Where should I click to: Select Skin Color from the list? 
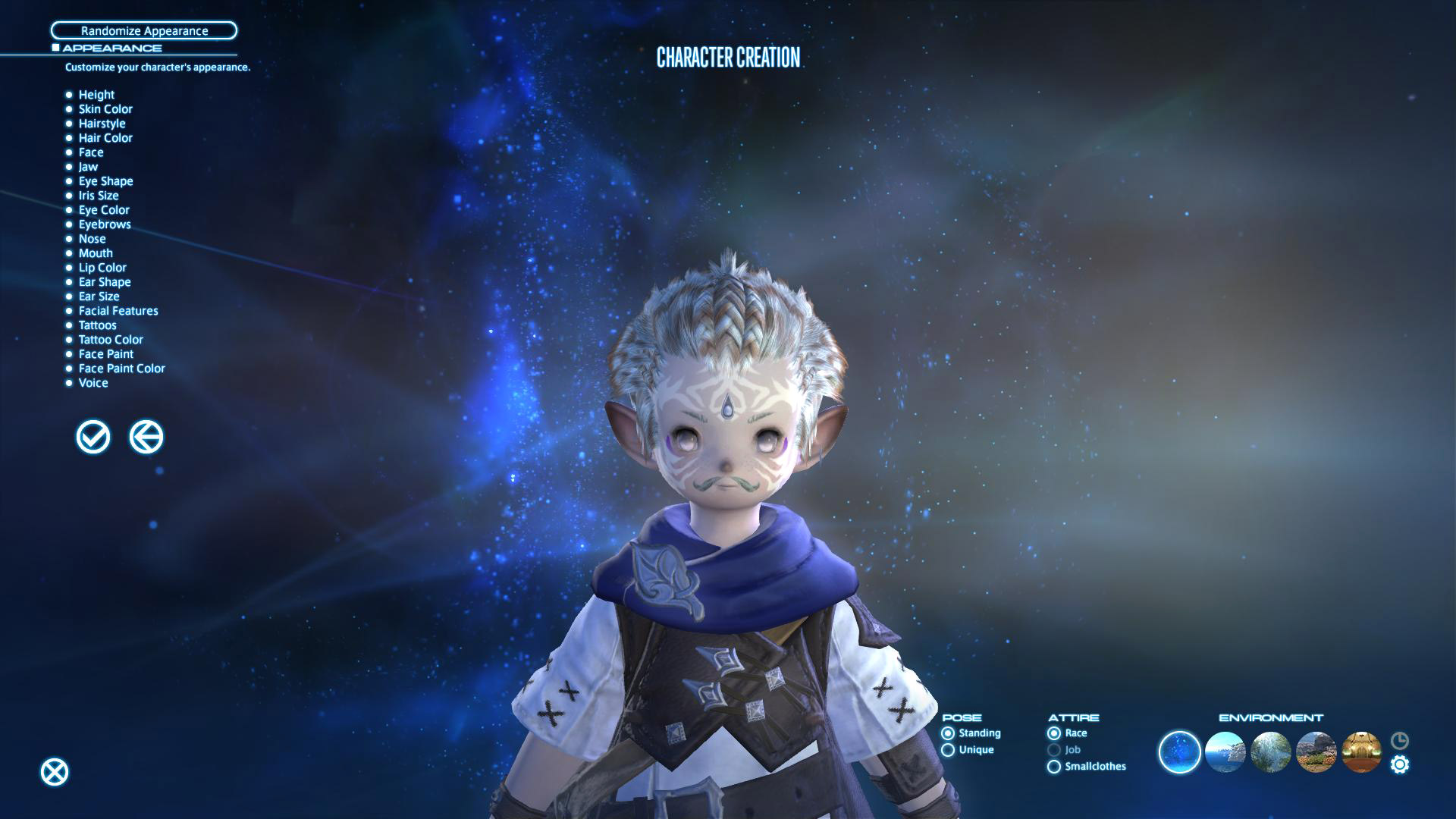[x=105, y=109]
